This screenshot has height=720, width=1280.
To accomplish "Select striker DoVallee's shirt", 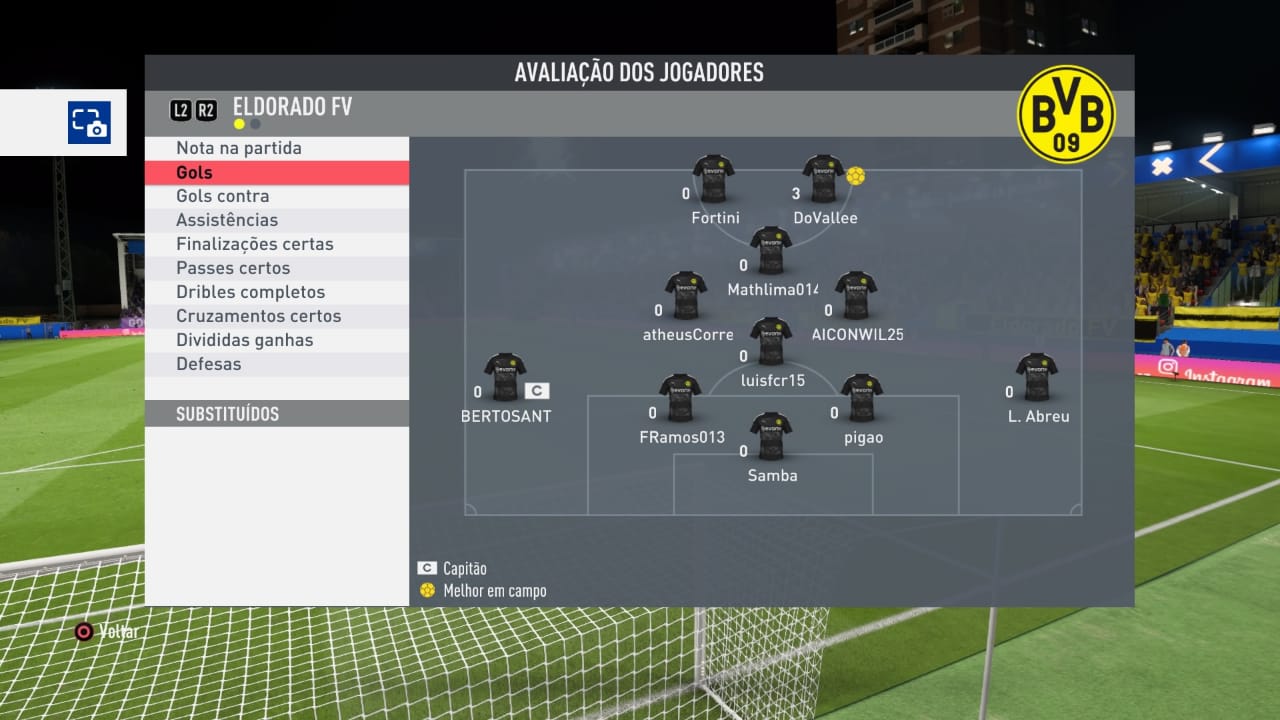I will (823, 178).
